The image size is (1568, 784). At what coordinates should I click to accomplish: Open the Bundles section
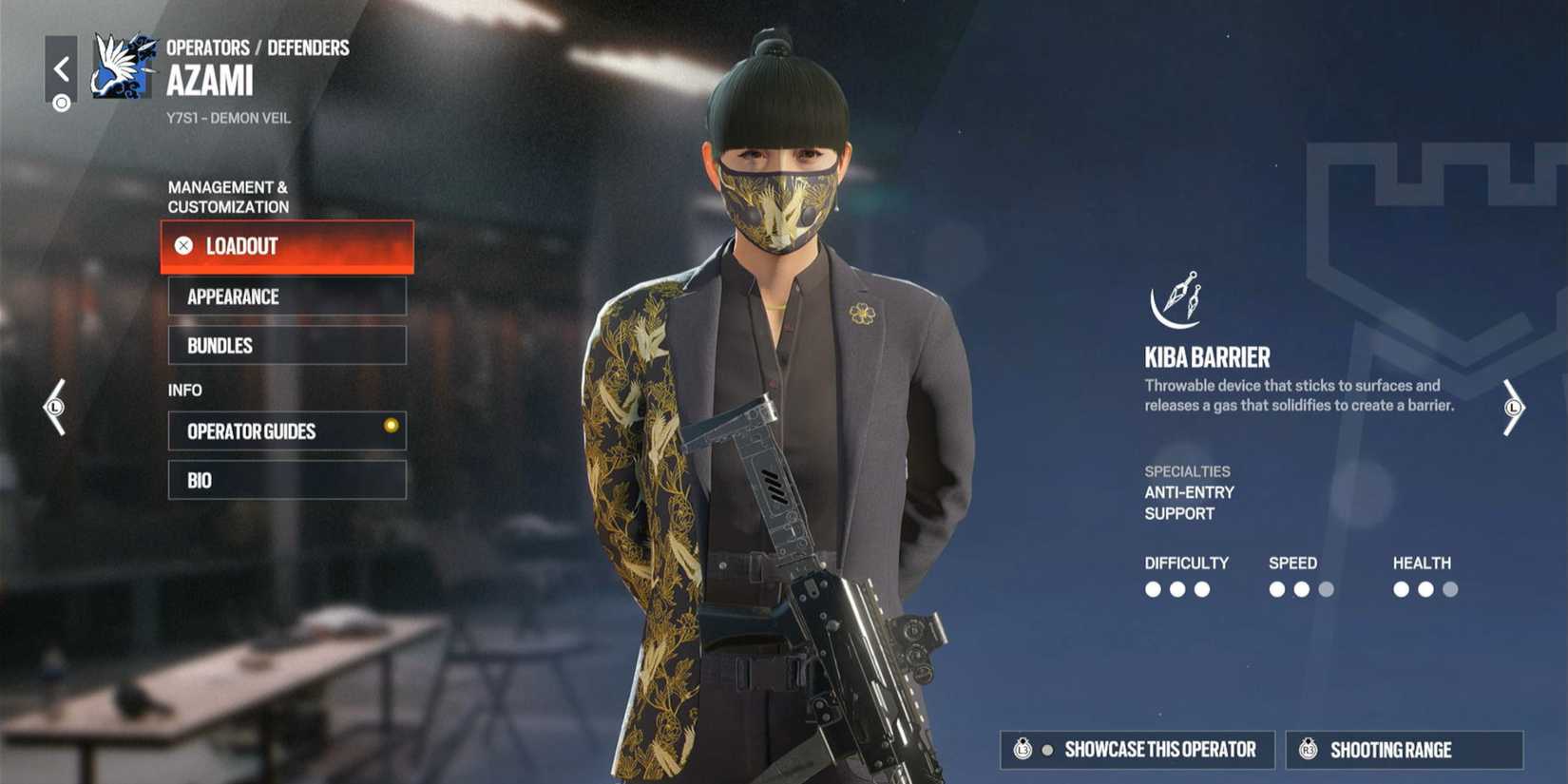point(286,345)
